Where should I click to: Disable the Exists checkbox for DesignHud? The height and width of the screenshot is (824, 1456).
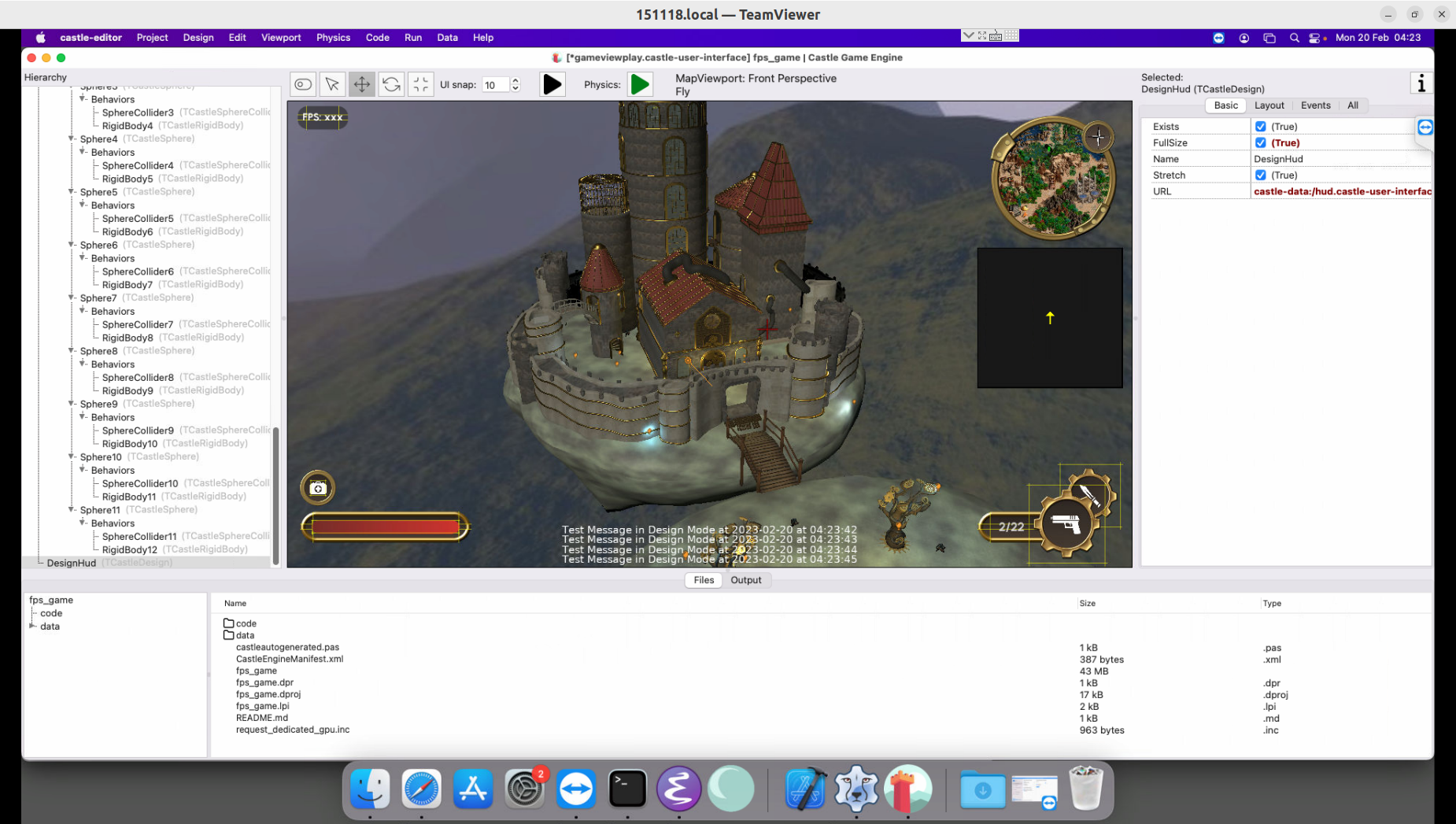[x=1261, y=126]
